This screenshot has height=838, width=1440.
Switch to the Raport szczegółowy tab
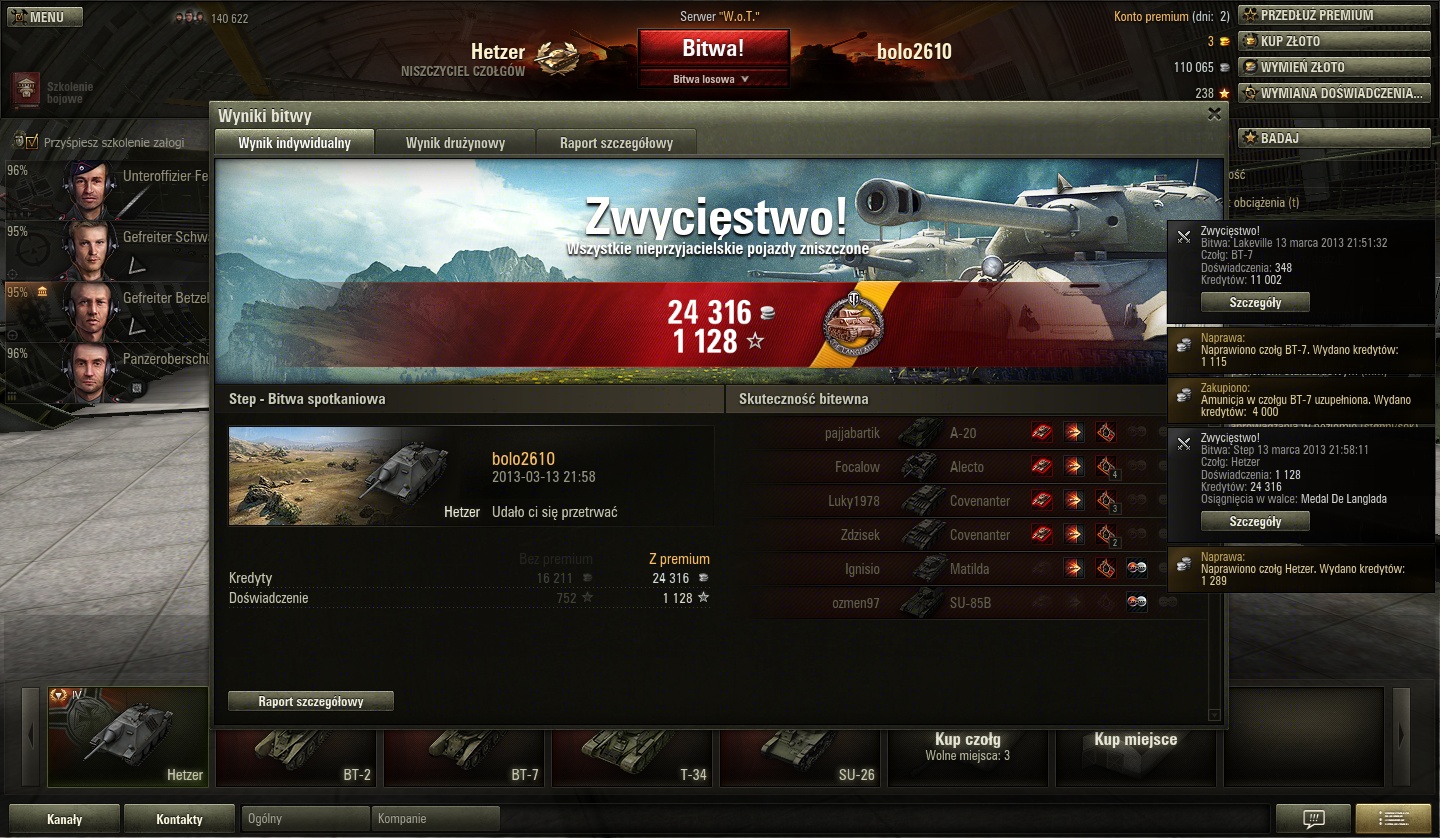tap(616, 143)
